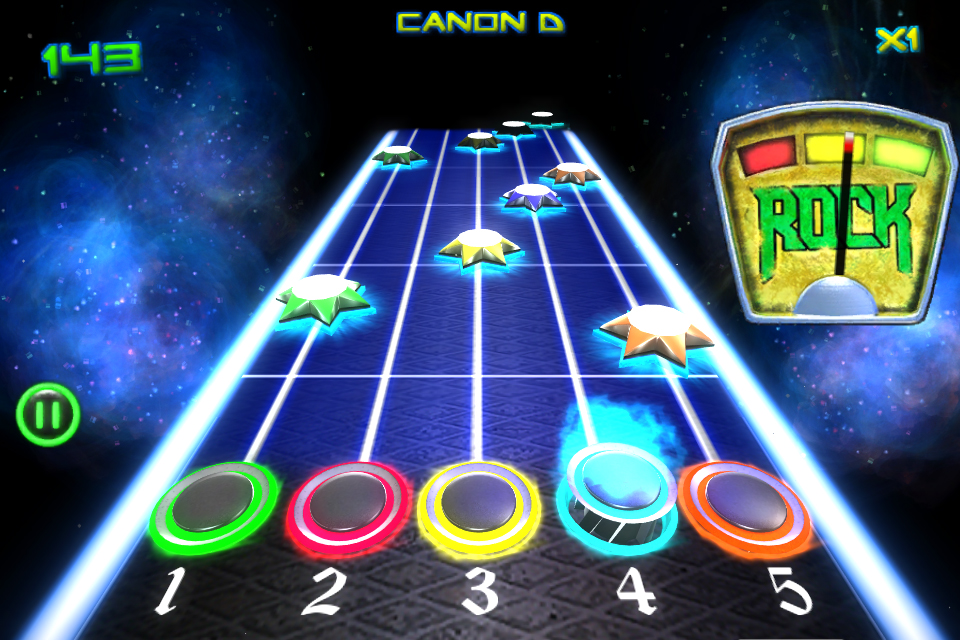Viewport: 960px width, 640px height.
Task: Tap the green fret button 1
Action: click(x=213, y=508)
